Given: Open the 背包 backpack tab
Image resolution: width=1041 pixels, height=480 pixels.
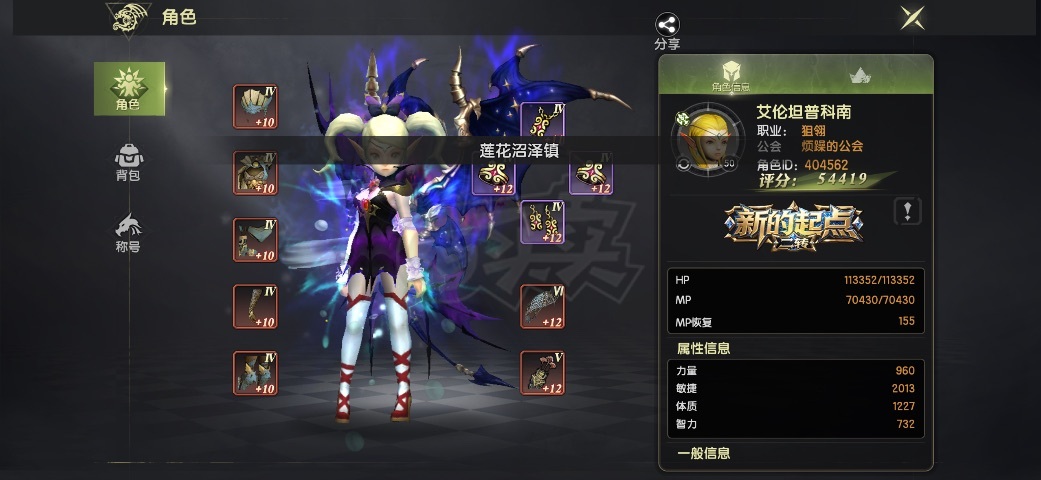Looking at the screenshot, I should (x=129, y=161).
